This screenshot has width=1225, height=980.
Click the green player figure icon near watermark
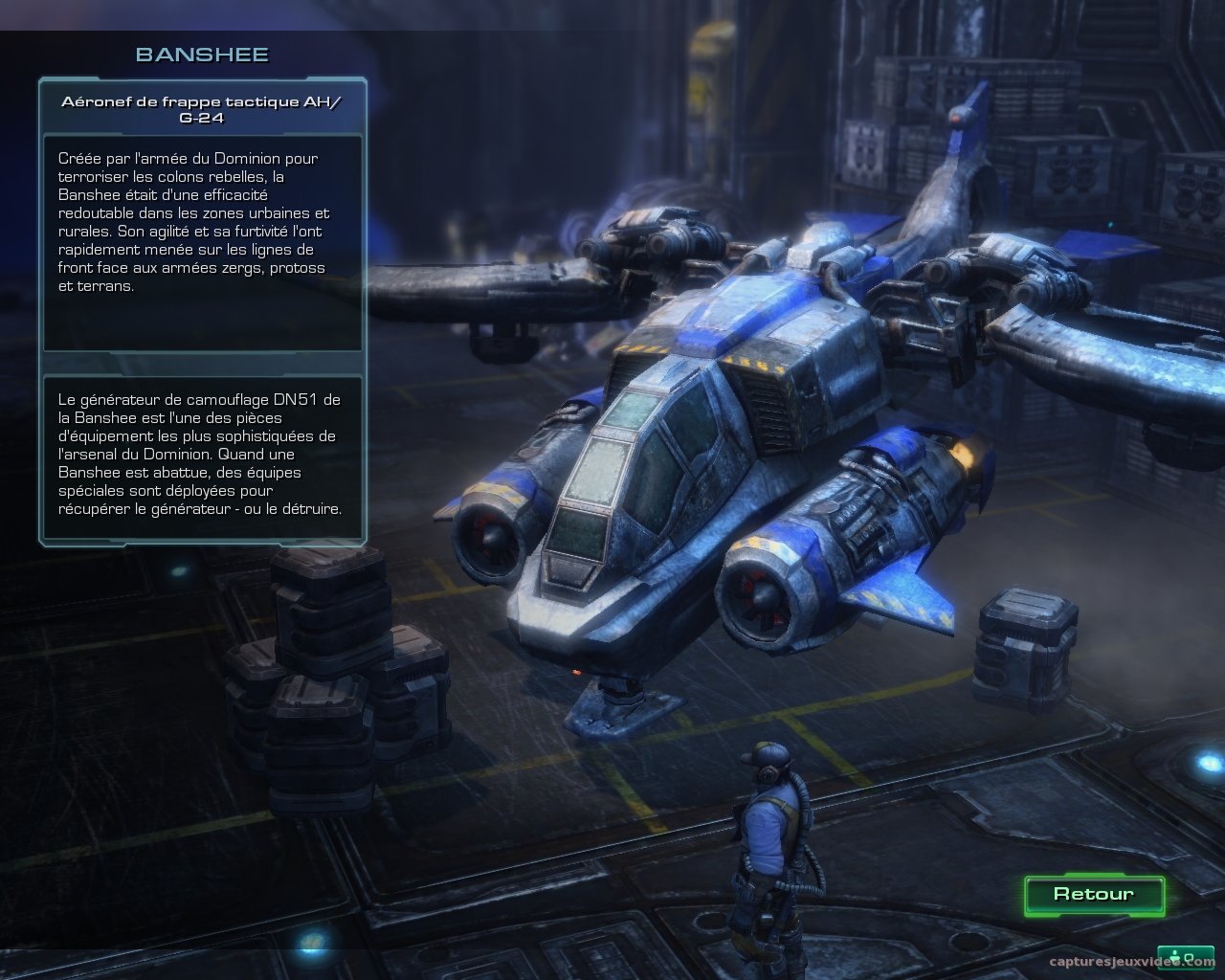(1173, 955)
